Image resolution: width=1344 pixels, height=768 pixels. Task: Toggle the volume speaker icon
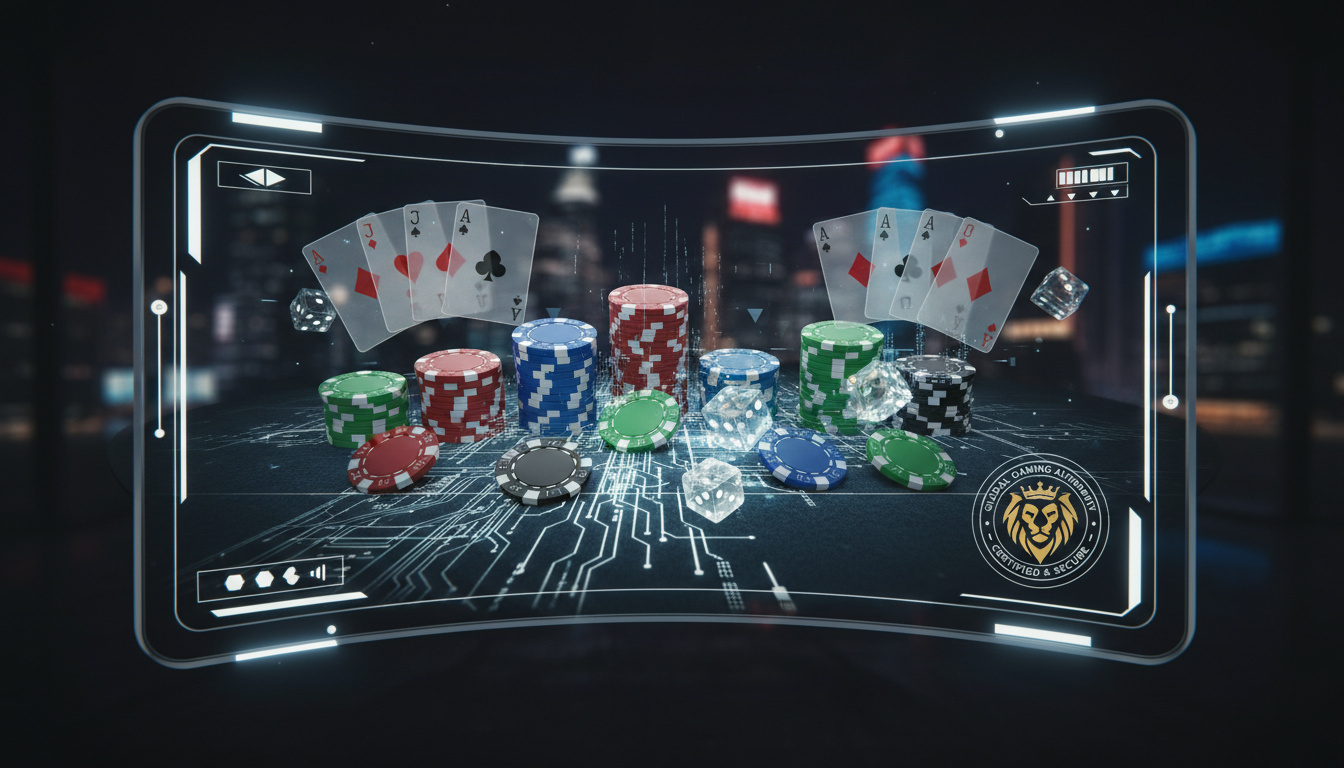(319, 572)
